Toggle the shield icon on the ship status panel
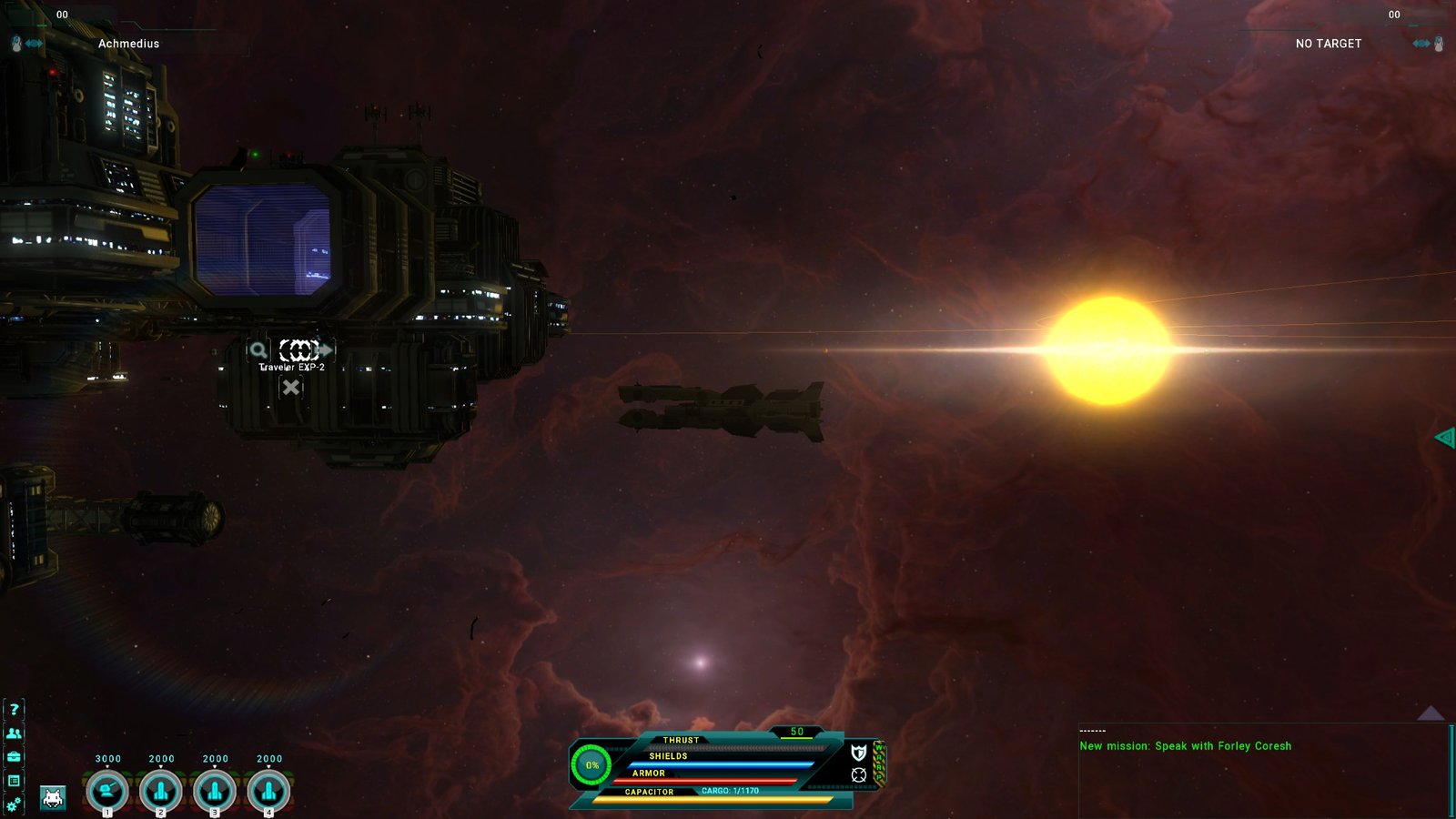The height and width of the screenshot is (819, 1456). (858, 753)
